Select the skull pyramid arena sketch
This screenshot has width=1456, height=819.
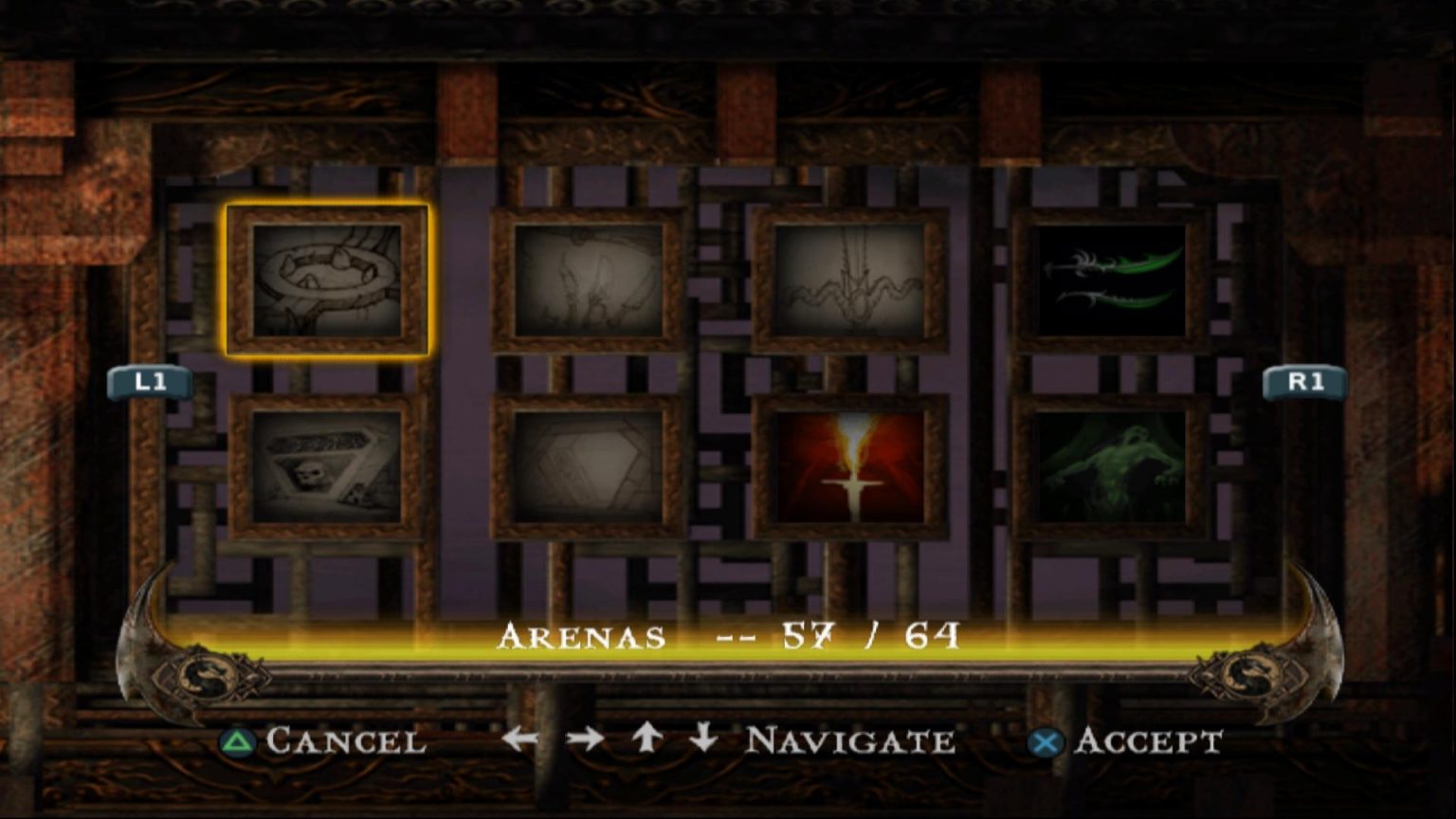(x=327, y=466)
